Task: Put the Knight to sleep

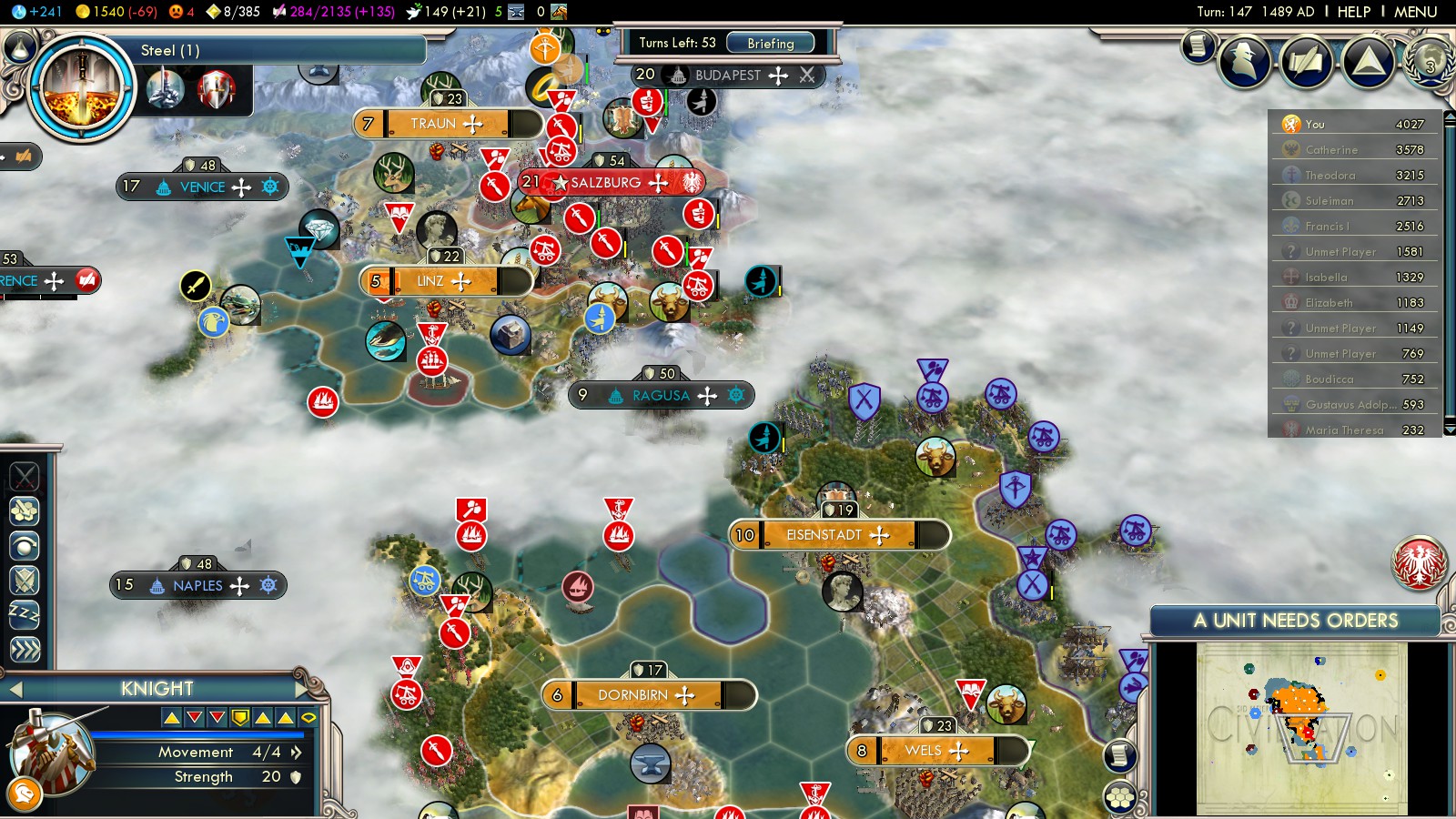Action: 25,614
